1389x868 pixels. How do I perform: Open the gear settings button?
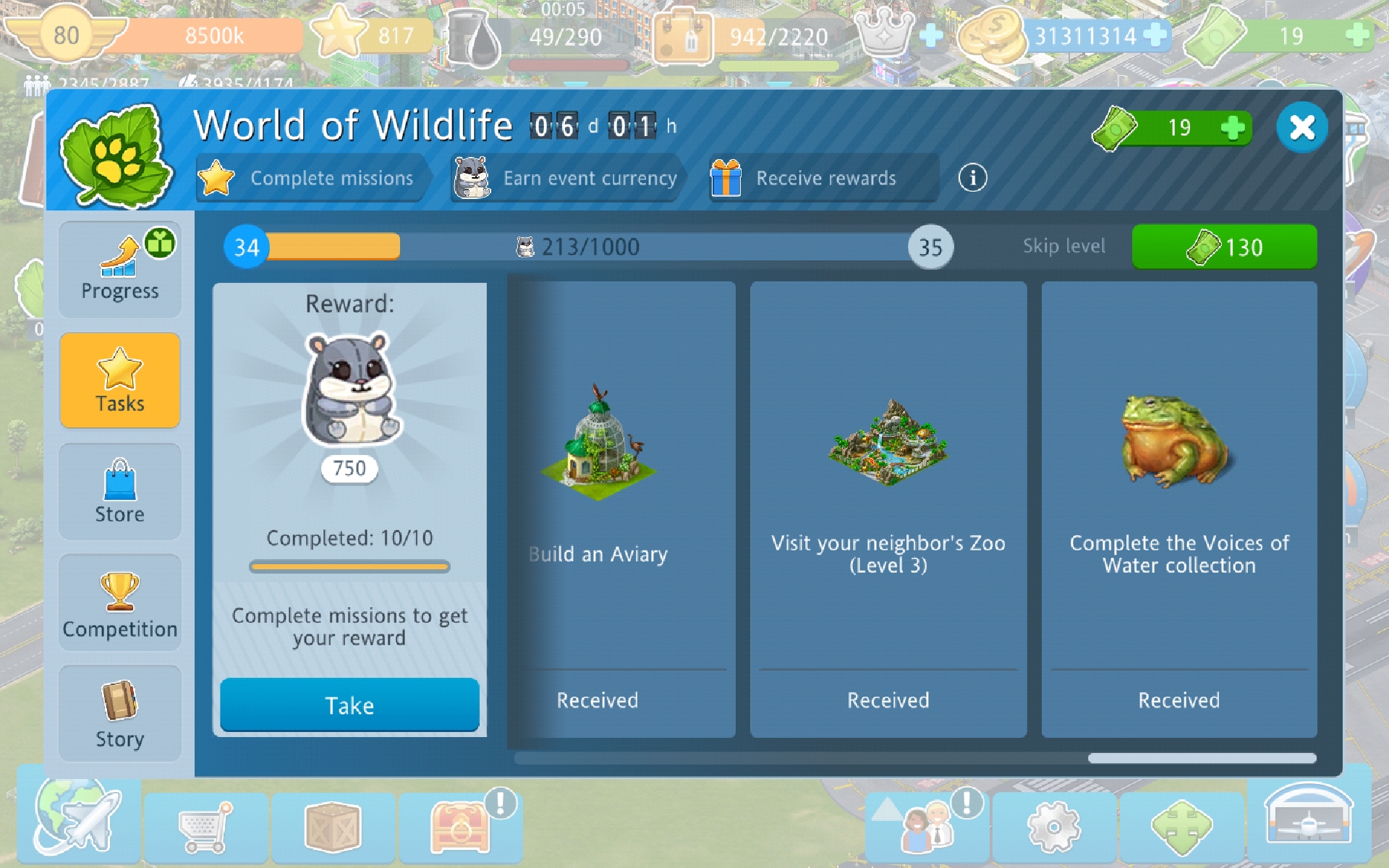point(1054,826)
